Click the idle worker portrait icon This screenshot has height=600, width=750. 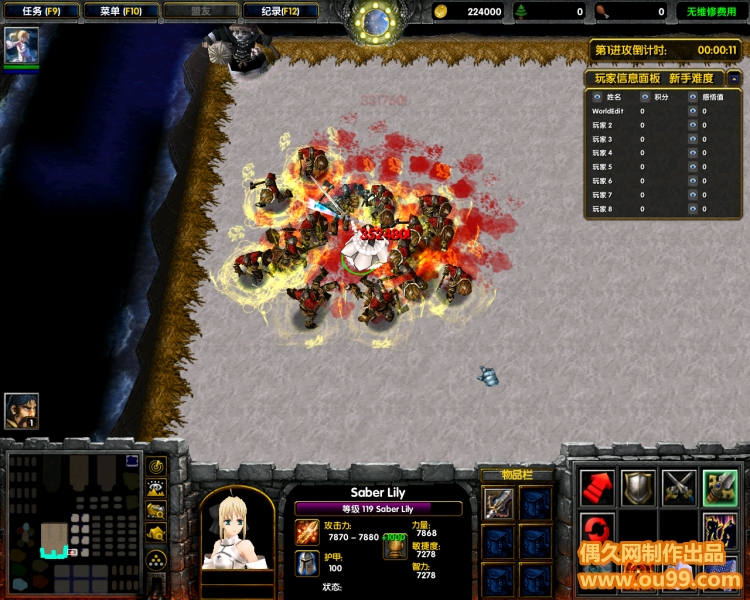(21, 410)
